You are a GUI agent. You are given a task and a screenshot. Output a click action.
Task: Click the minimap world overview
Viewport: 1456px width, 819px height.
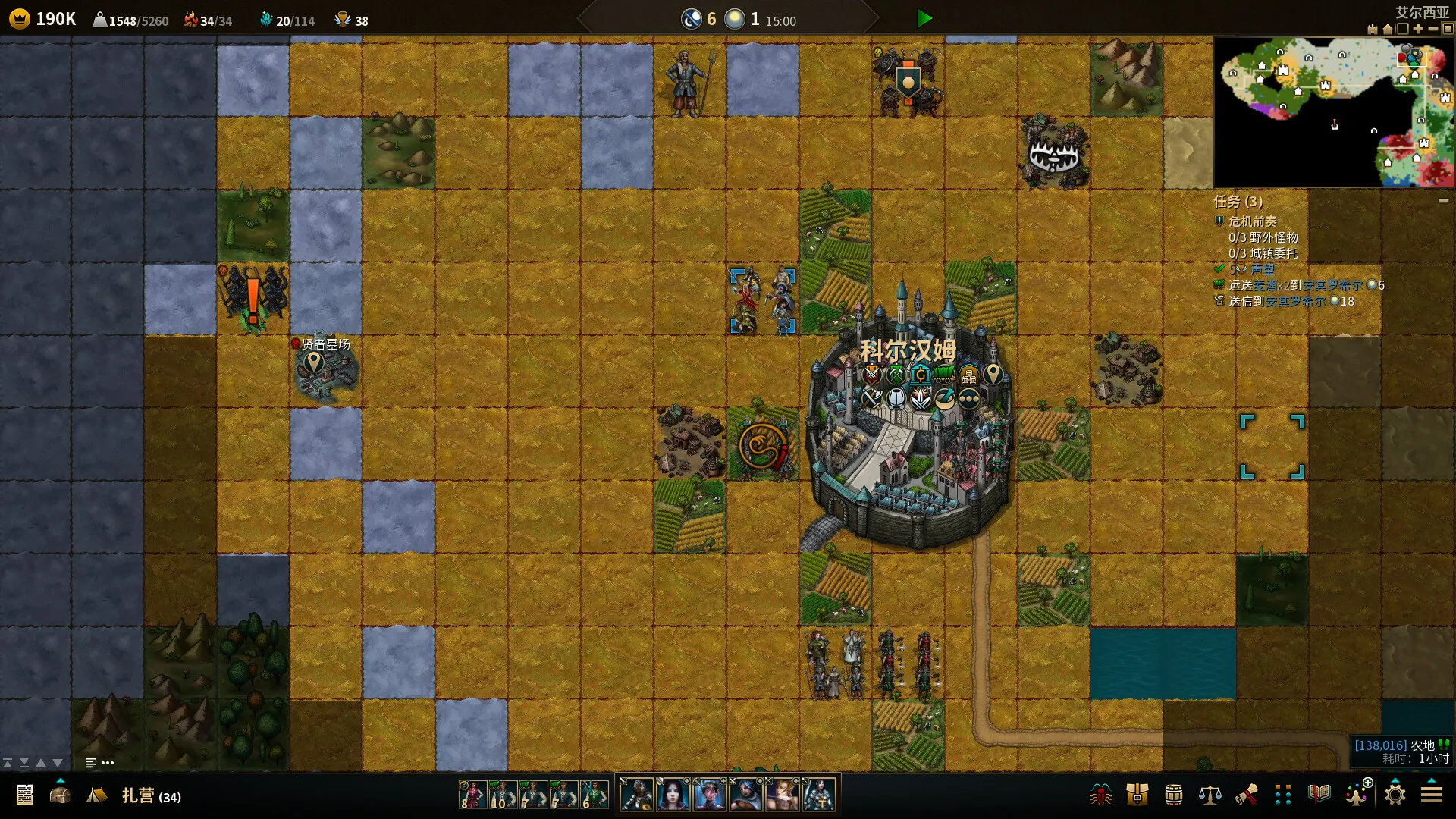(x=1334, y=111)
